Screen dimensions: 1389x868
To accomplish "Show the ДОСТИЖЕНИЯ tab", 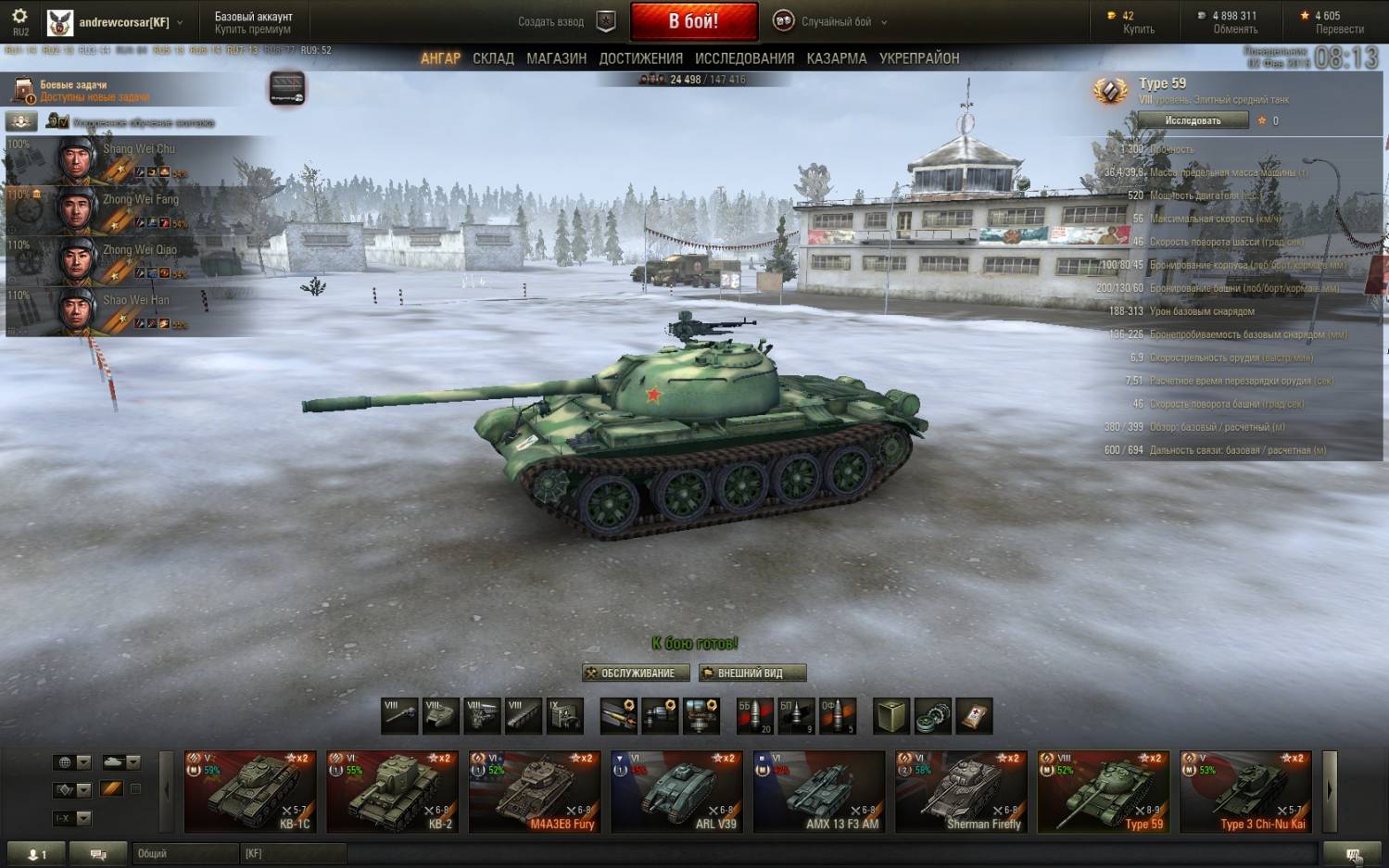I will pos(640,58).
